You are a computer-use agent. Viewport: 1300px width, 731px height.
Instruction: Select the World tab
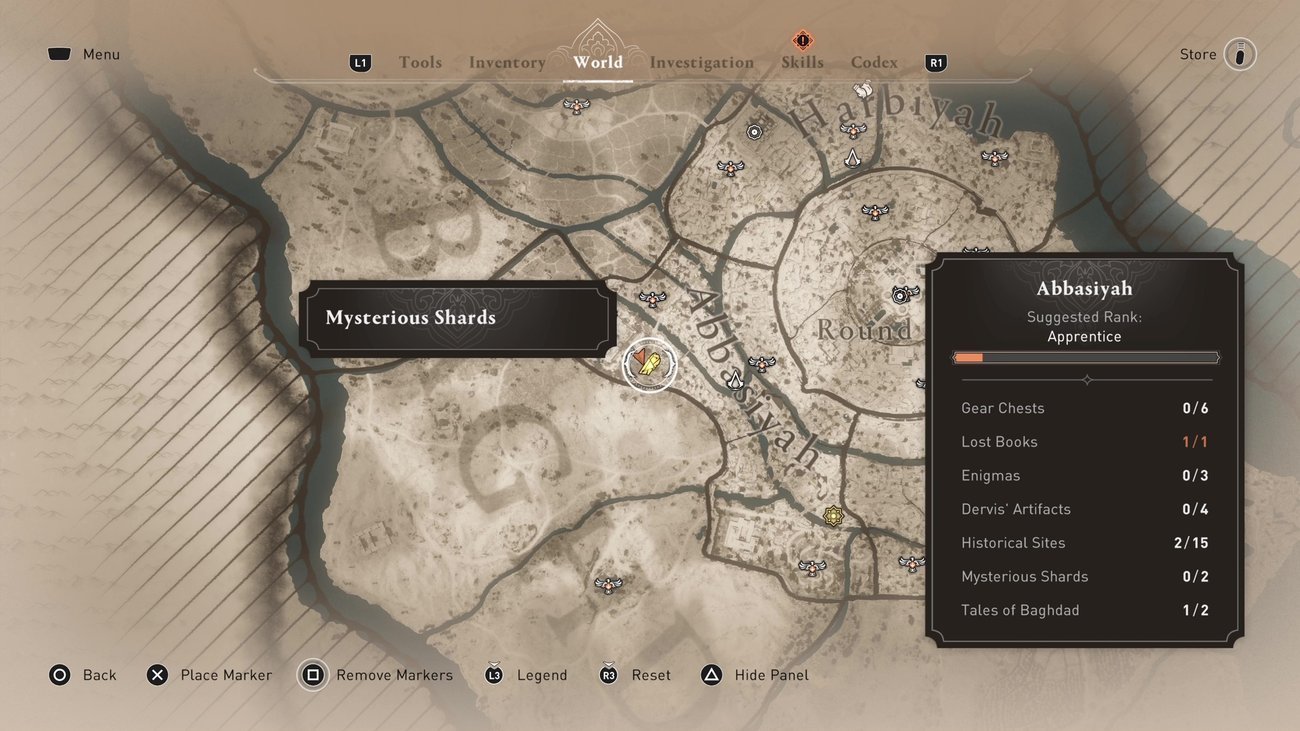pyautogui.click(x=598, y=62)
